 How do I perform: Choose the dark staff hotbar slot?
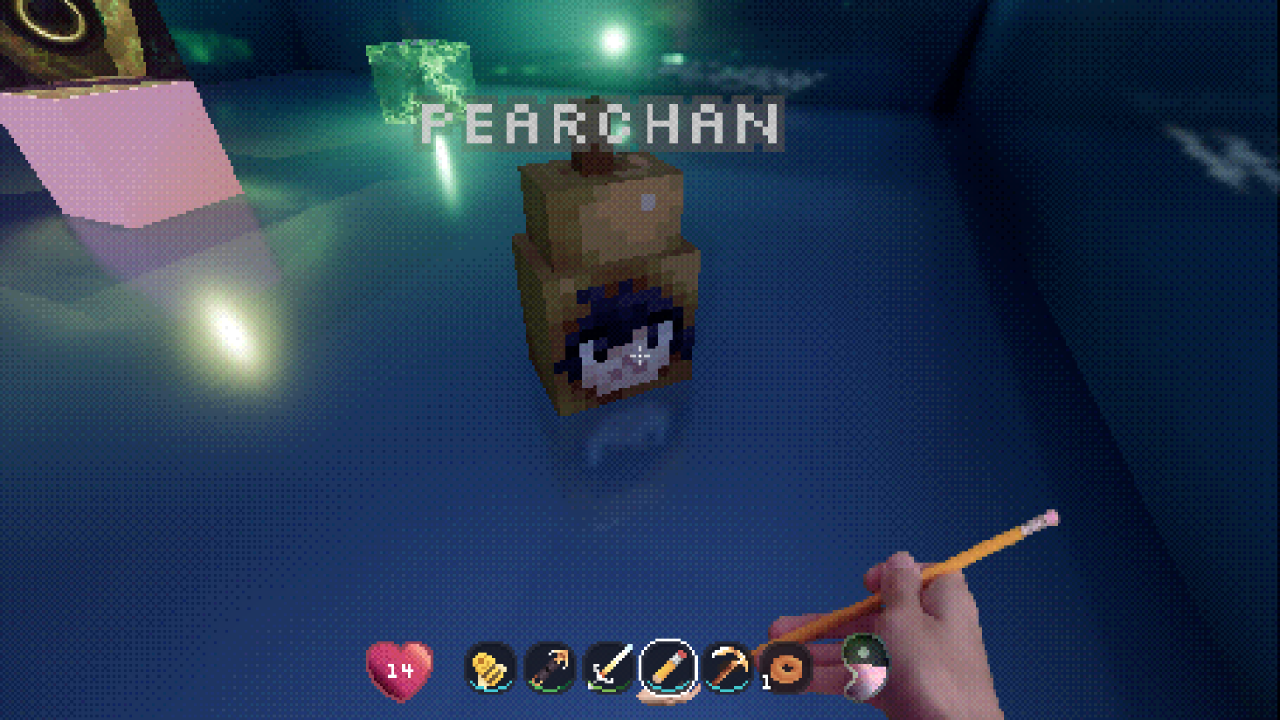pyautogui.click(x=550, y=667)
